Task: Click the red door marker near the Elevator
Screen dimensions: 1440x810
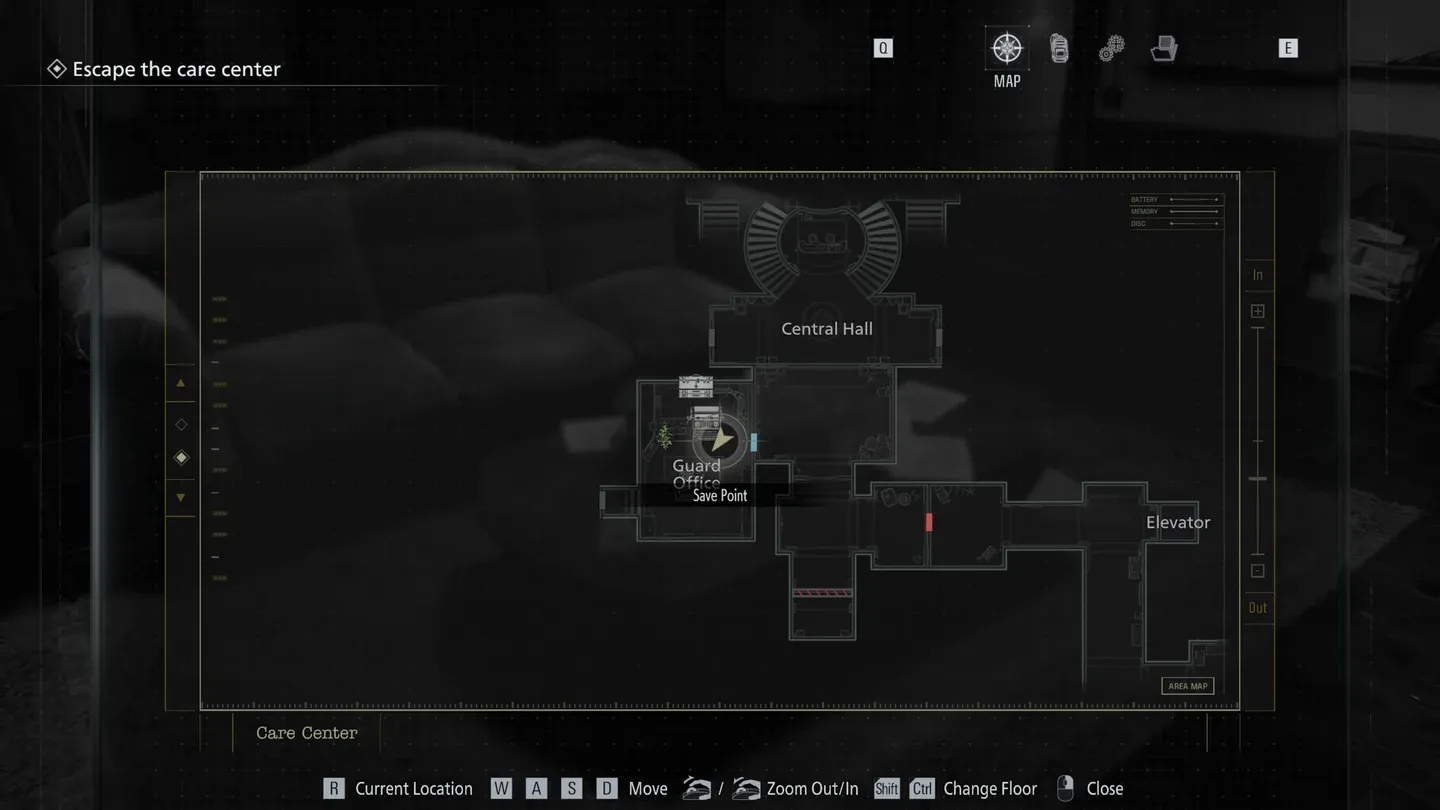Action: (928, 521)
